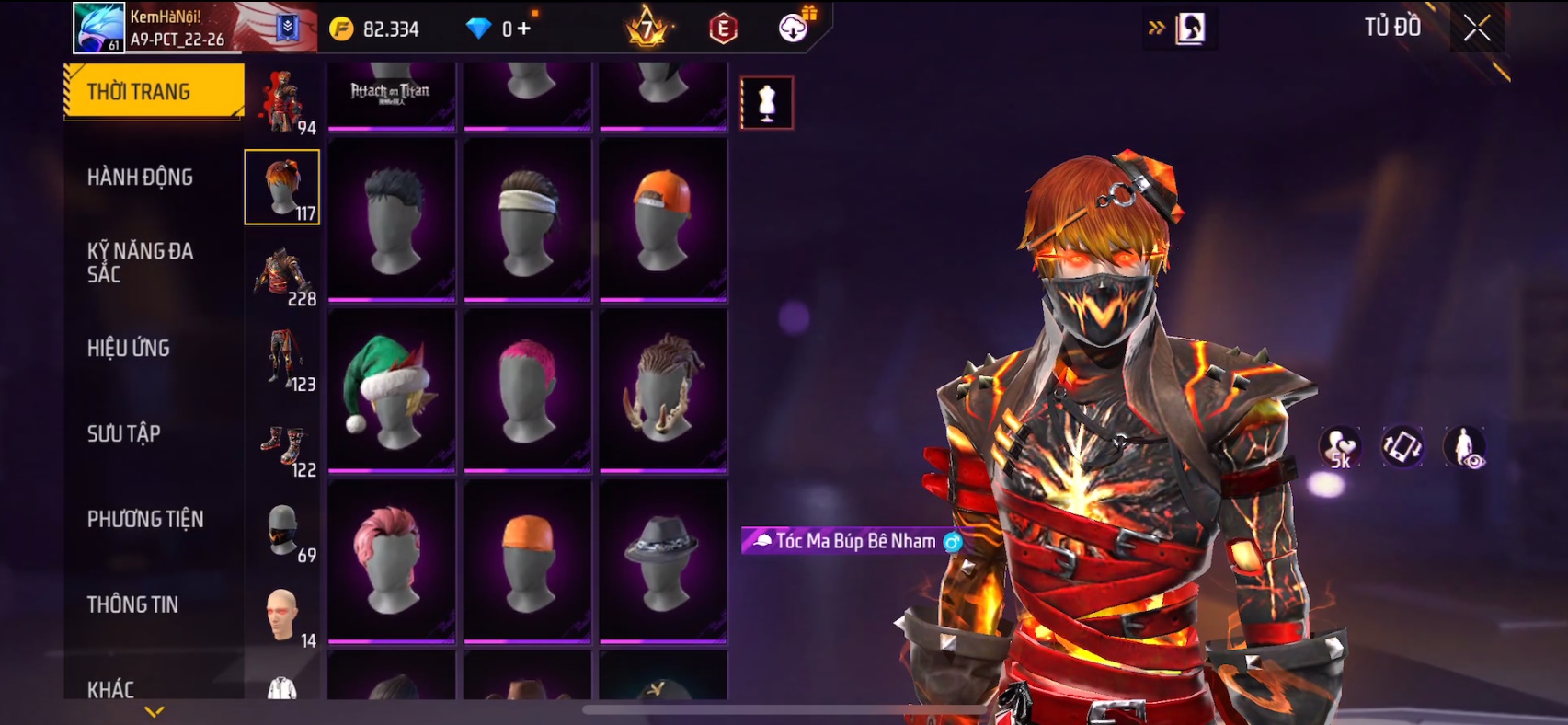The height and width of the screenshot is (725, 1568).
Task: Select the green Santa hat item
Action: (x=391, y=390)
